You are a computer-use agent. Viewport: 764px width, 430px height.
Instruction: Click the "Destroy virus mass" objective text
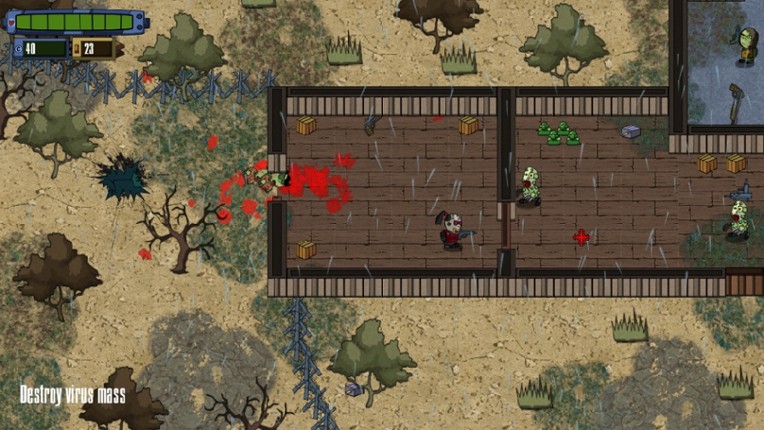click(73, 395)
